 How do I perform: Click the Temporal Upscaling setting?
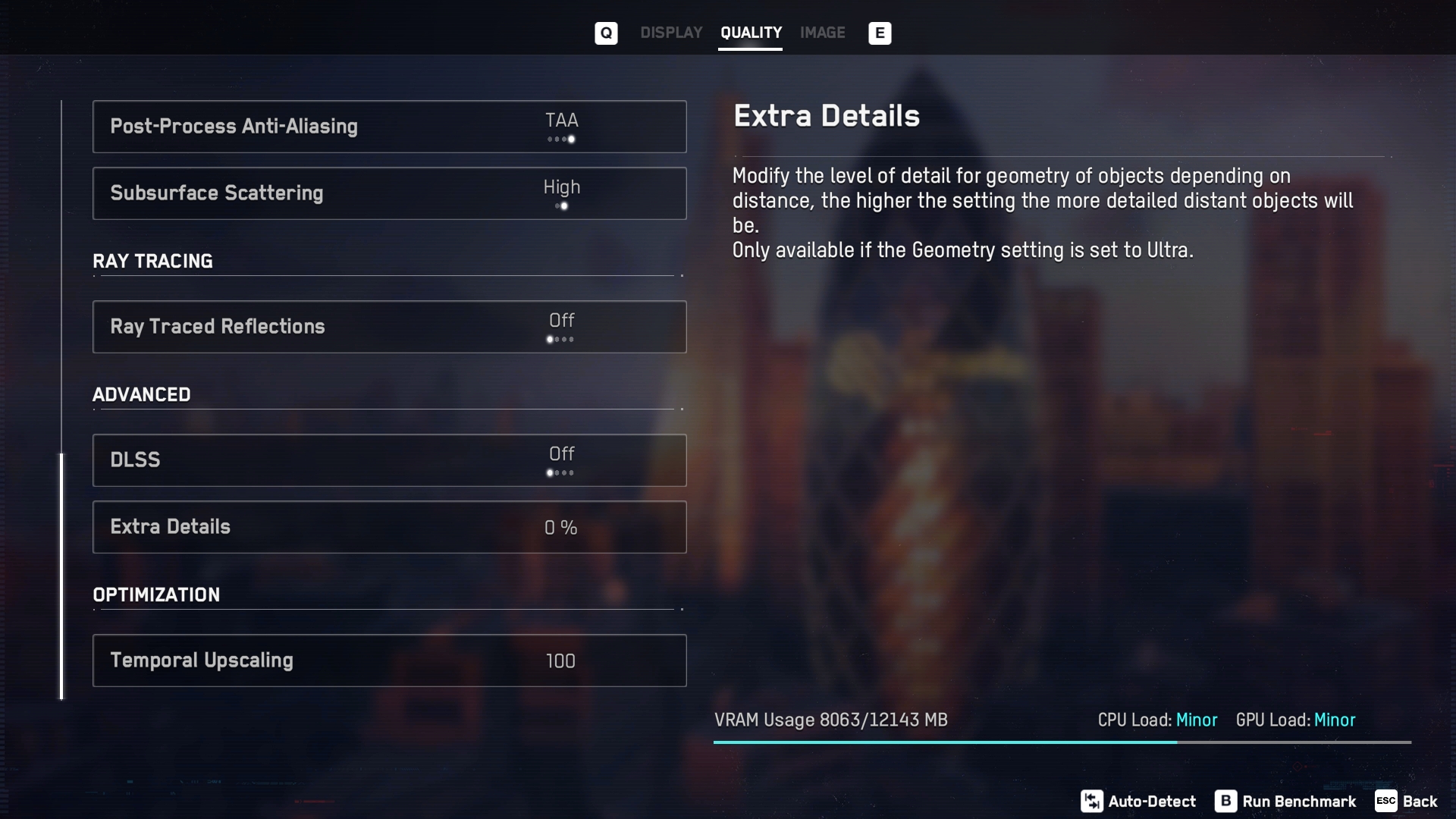click(x=389, y=661)
